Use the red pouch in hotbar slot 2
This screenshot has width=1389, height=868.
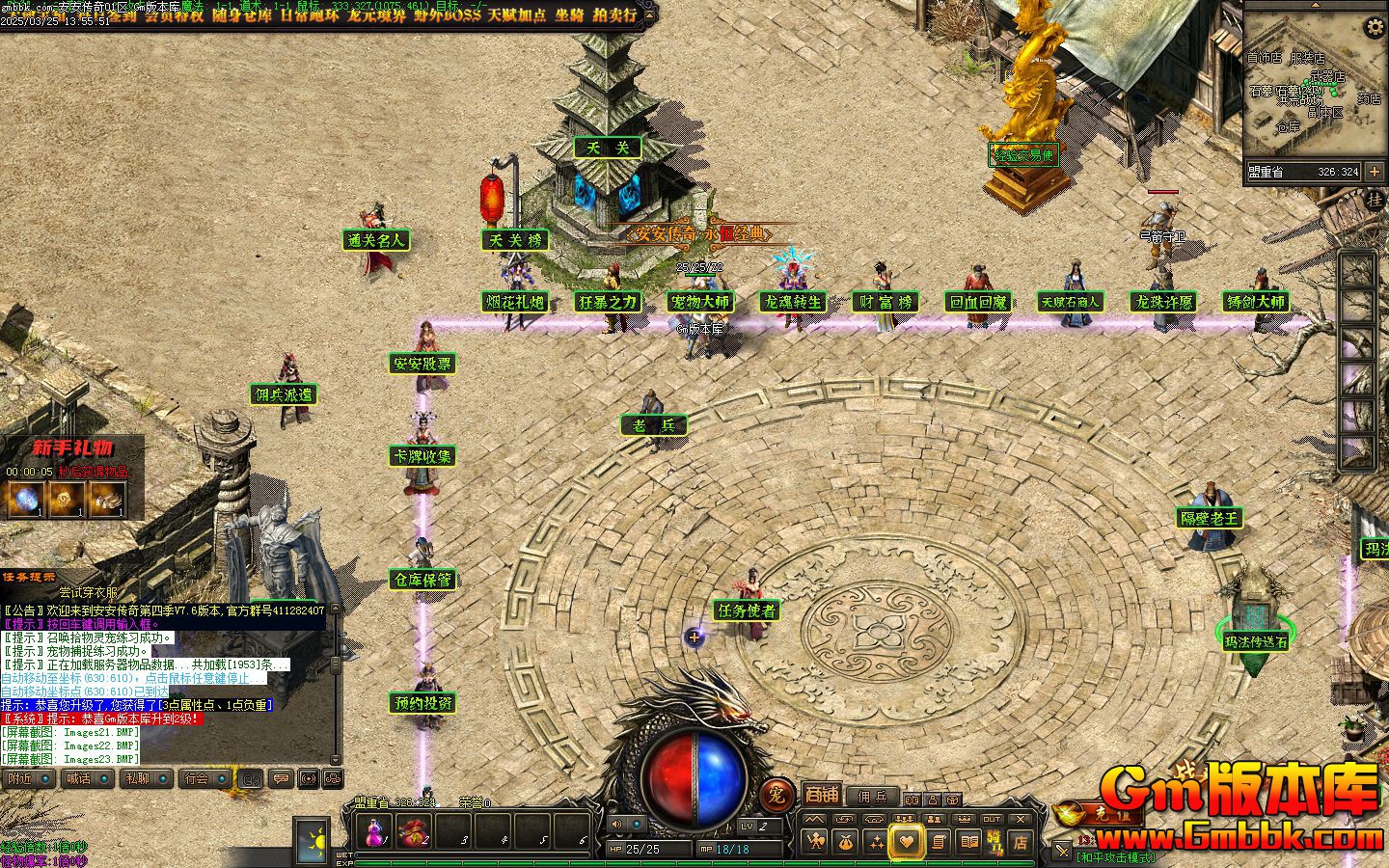415,831
